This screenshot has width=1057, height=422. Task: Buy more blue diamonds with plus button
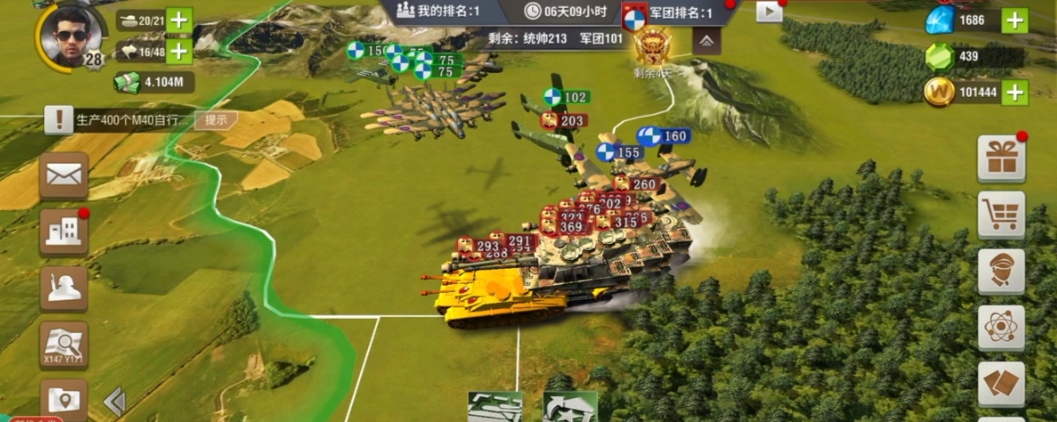1014,20
